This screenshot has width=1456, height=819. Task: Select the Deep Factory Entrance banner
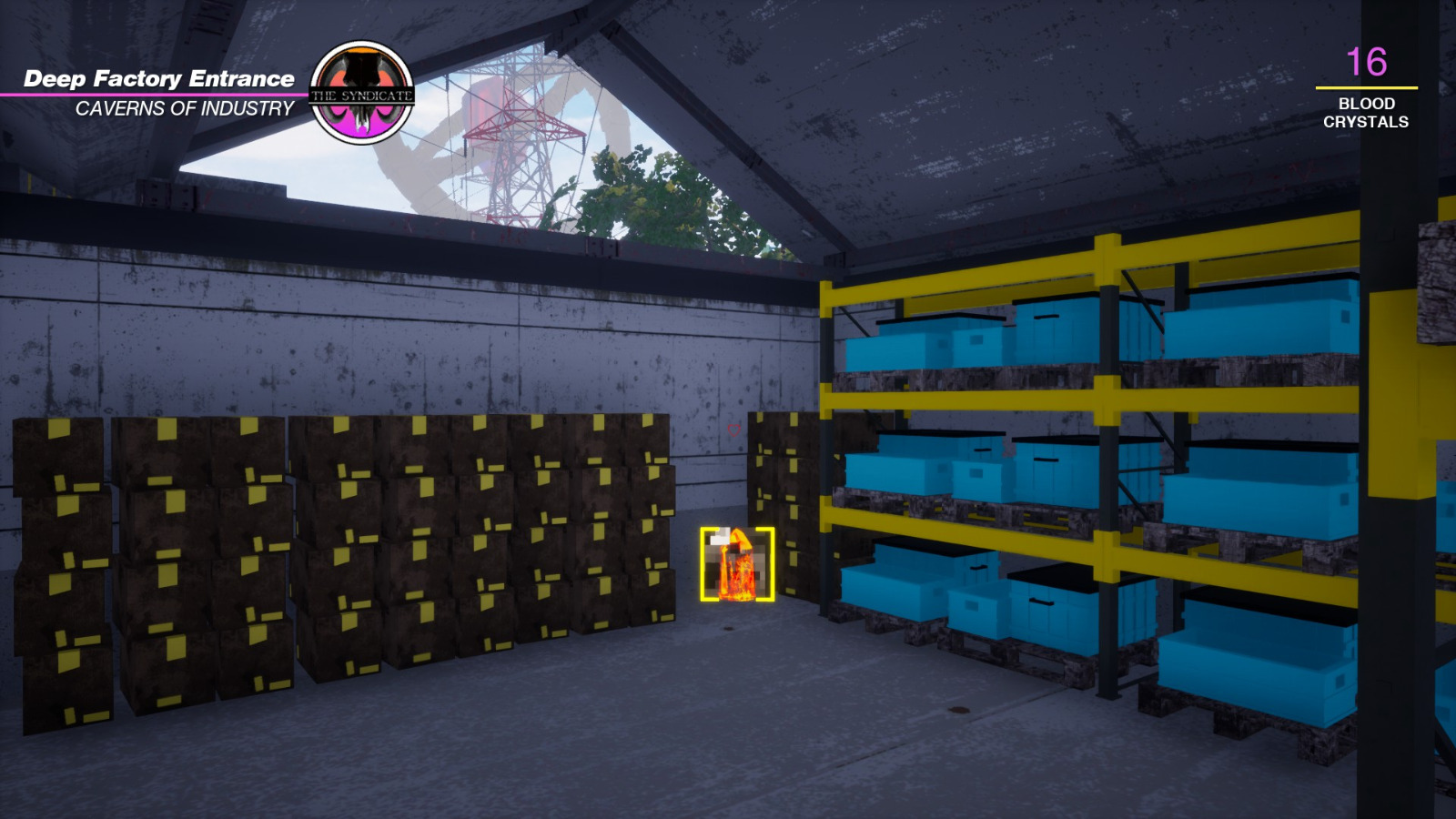point(159,78)
